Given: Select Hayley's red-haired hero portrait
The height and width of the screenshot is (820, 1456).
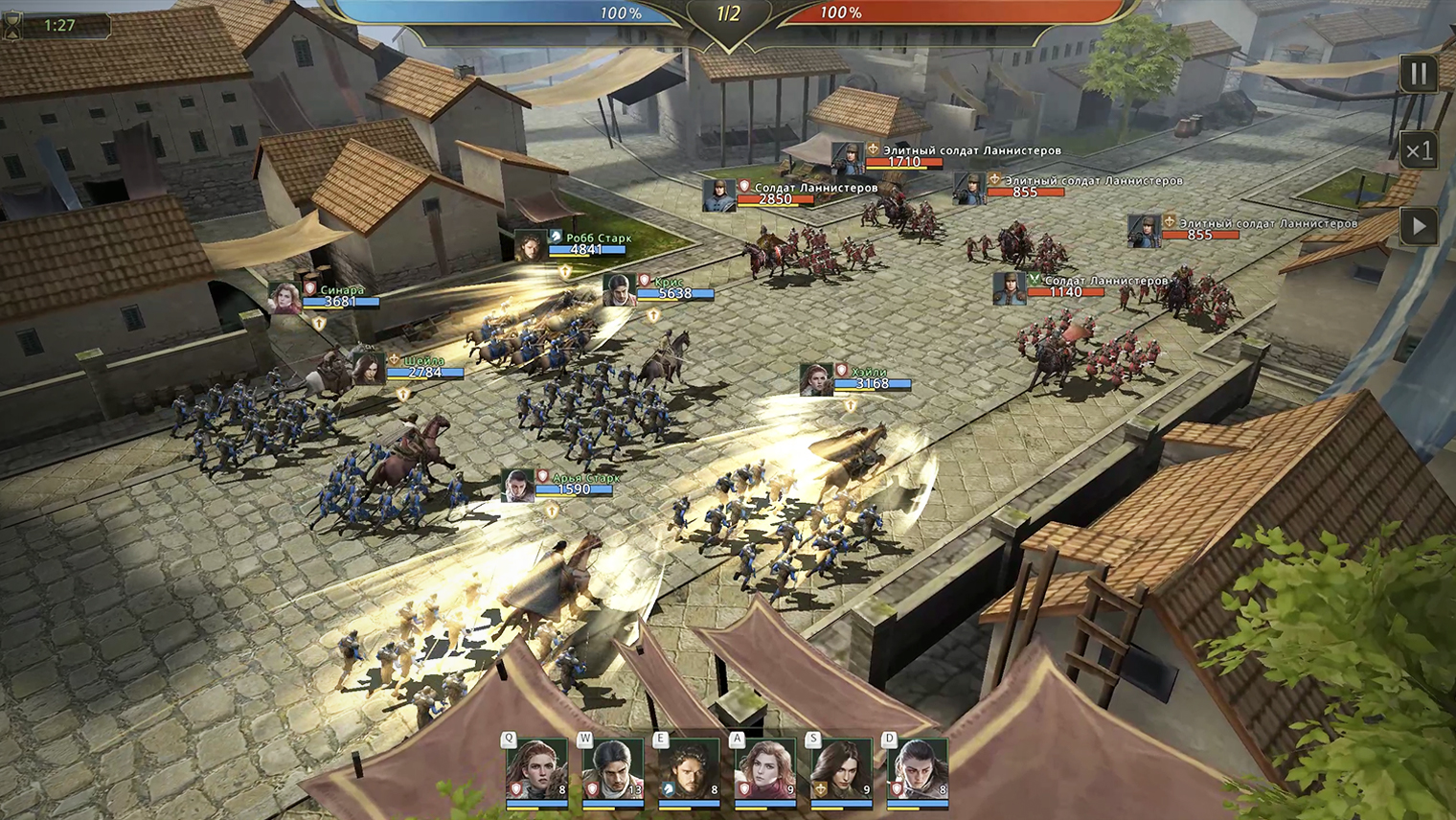Looking at the screenshot, I should [536, 770].
